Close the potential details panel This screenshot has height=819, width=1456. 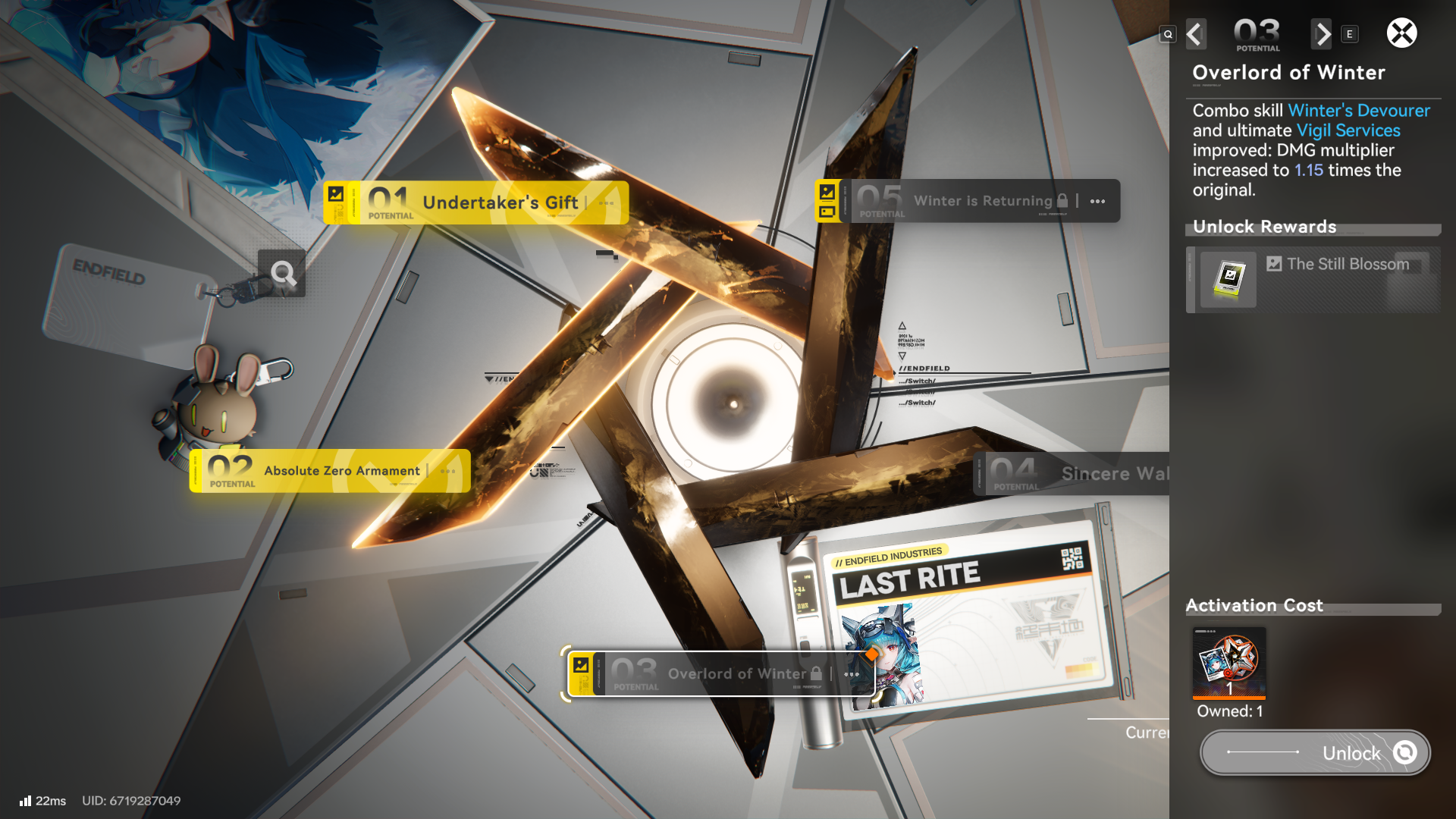1401,33
